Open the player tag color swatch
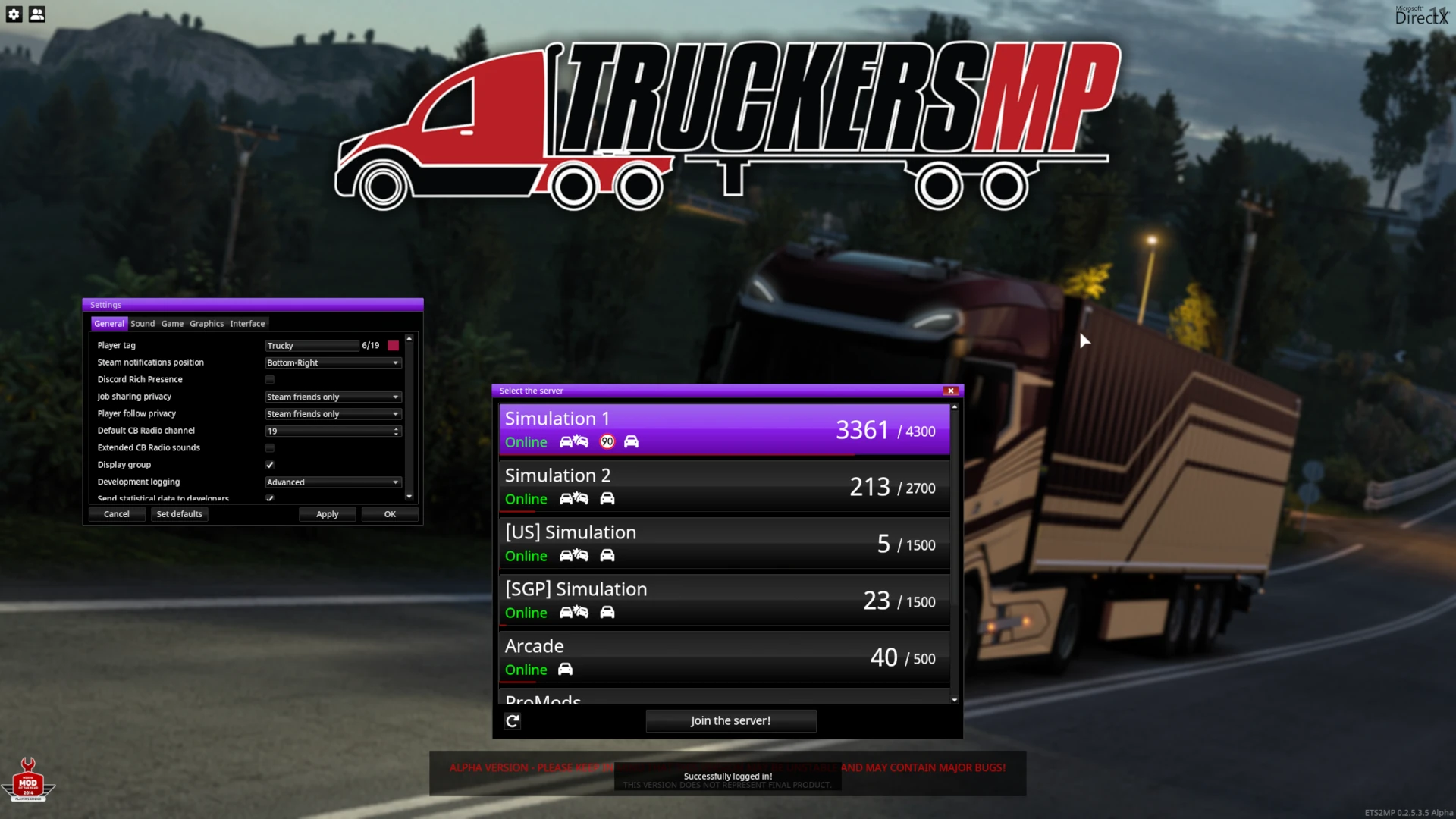1456x819 pixels. tap(393, 346)
